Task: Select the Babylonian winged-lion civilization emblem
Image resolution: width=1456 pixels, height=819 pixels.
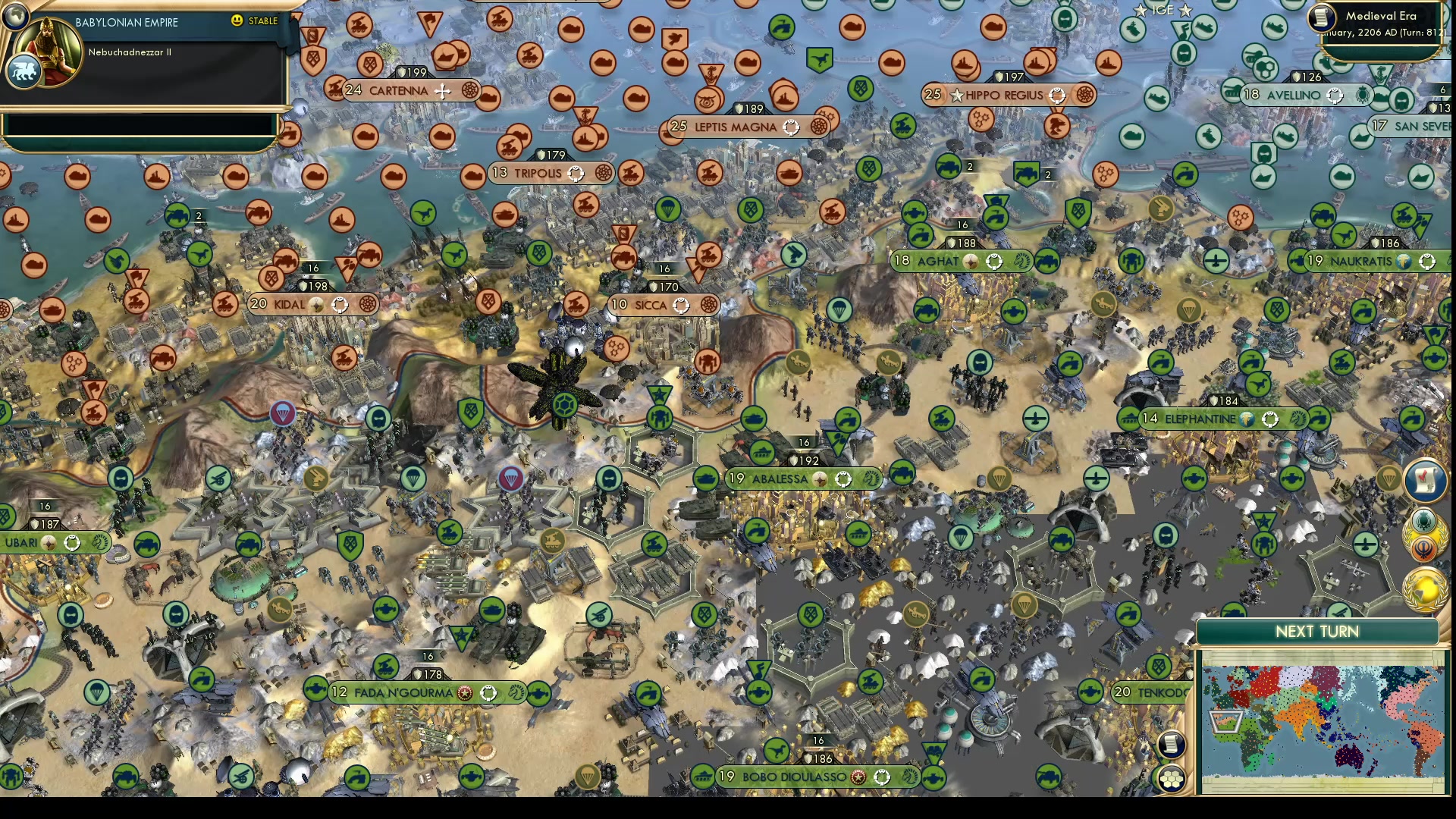Action: [23, 73]
